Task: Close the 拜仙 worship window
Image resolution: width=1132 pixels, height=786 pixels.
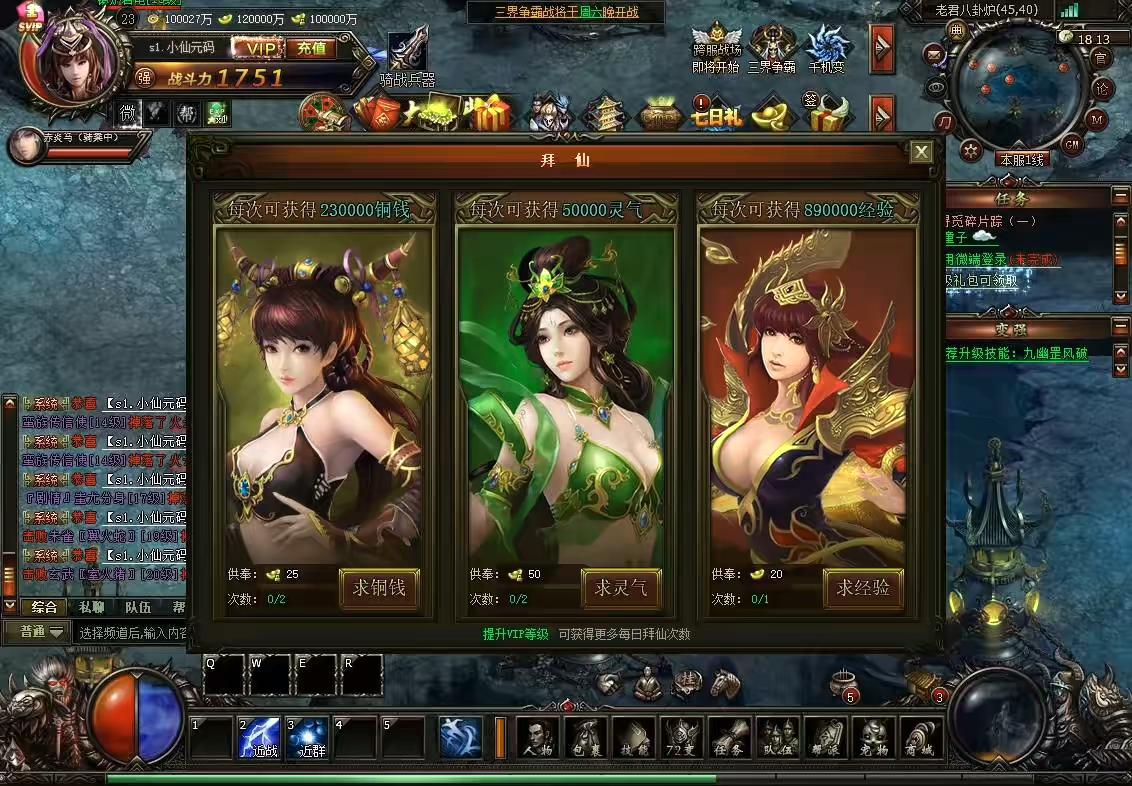Action: click(921, 152)
